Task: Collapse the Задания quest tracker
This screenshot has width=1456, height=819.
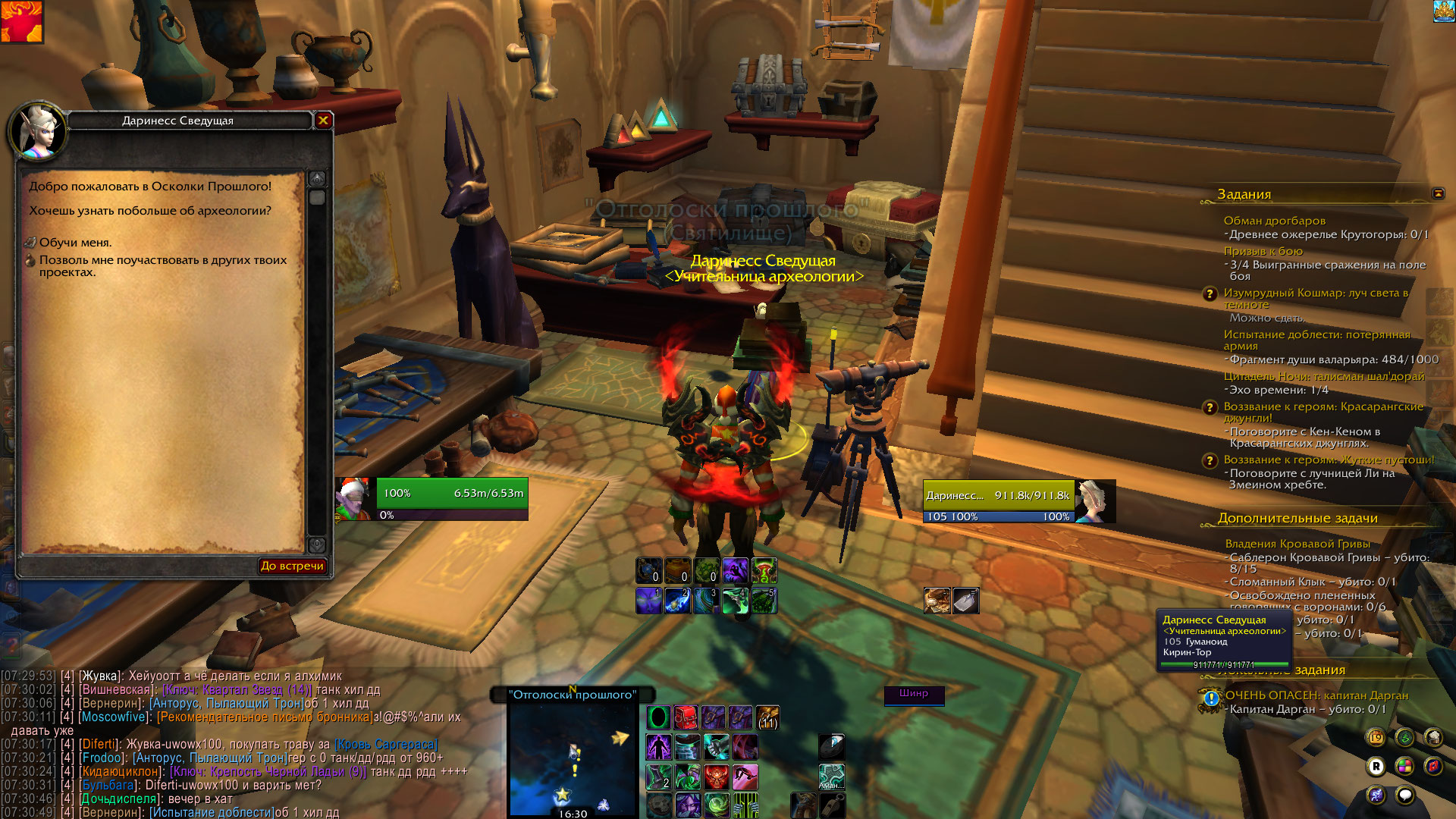Action: click(1438, 193)
